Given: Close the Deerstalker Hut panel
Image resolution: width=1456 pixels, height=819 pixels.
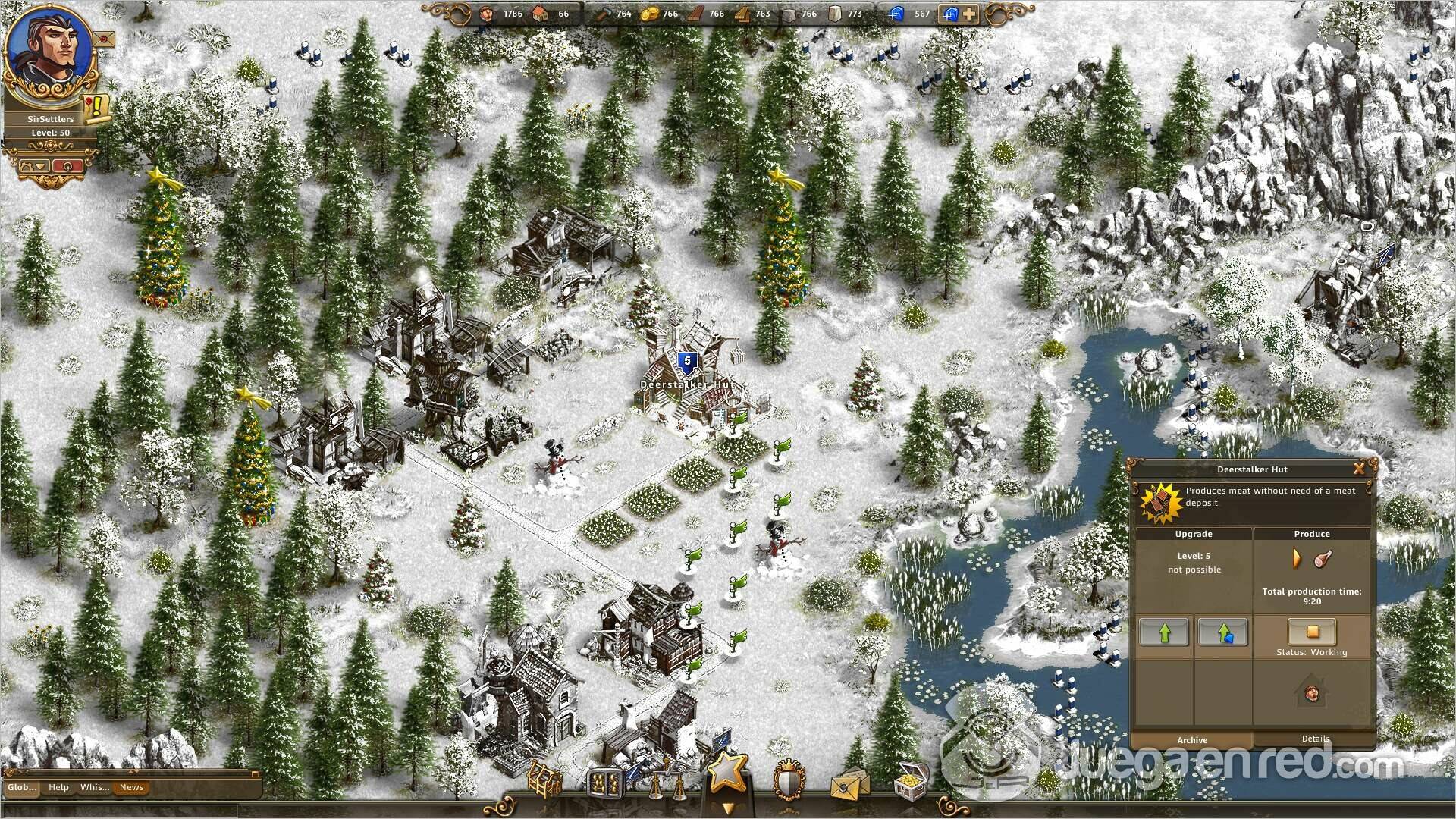Looking at the screenshot, I should [1359, 469].
